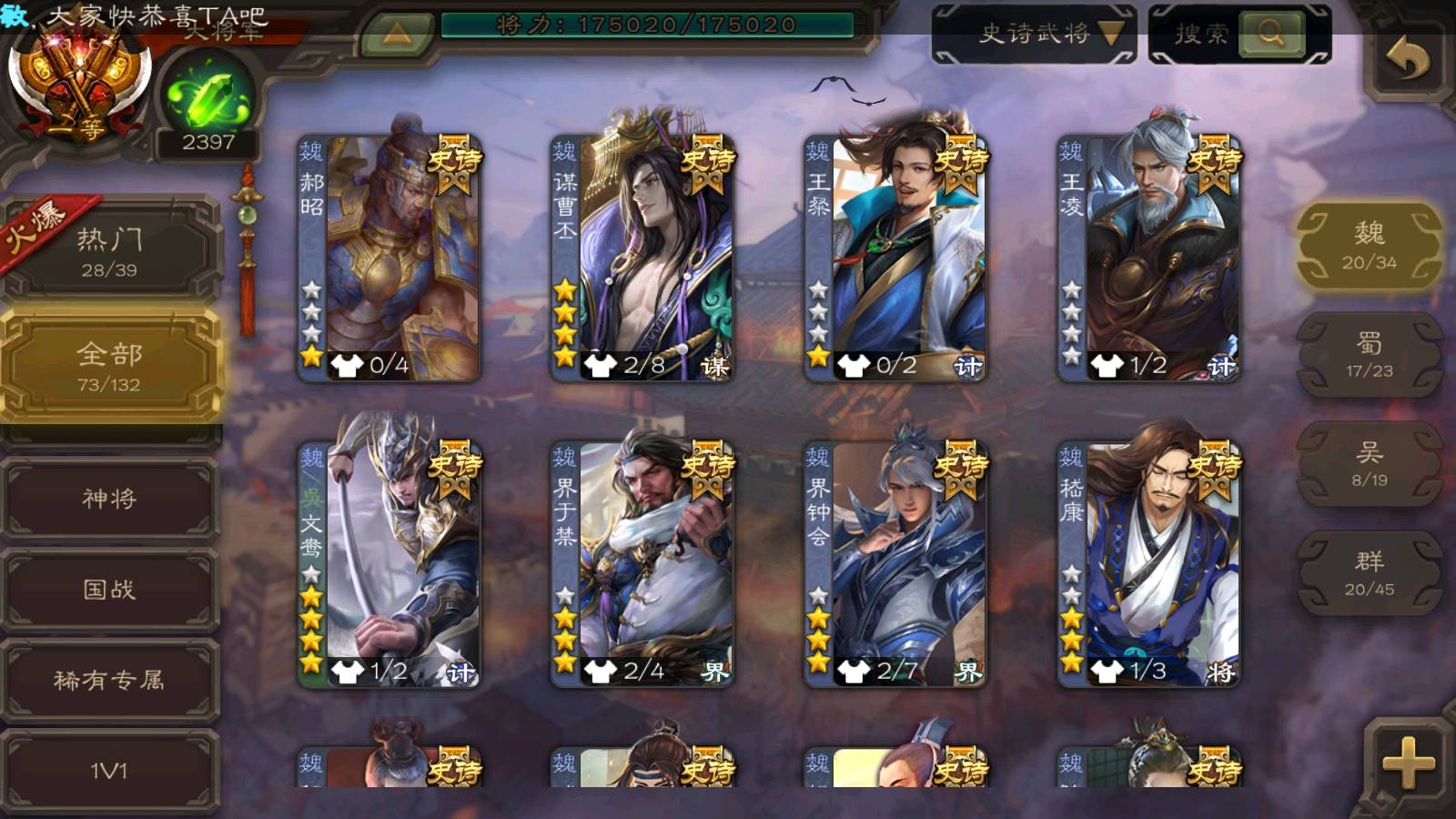Open the 史诗武将 dropdown filter

click(x=1034, y=35)
